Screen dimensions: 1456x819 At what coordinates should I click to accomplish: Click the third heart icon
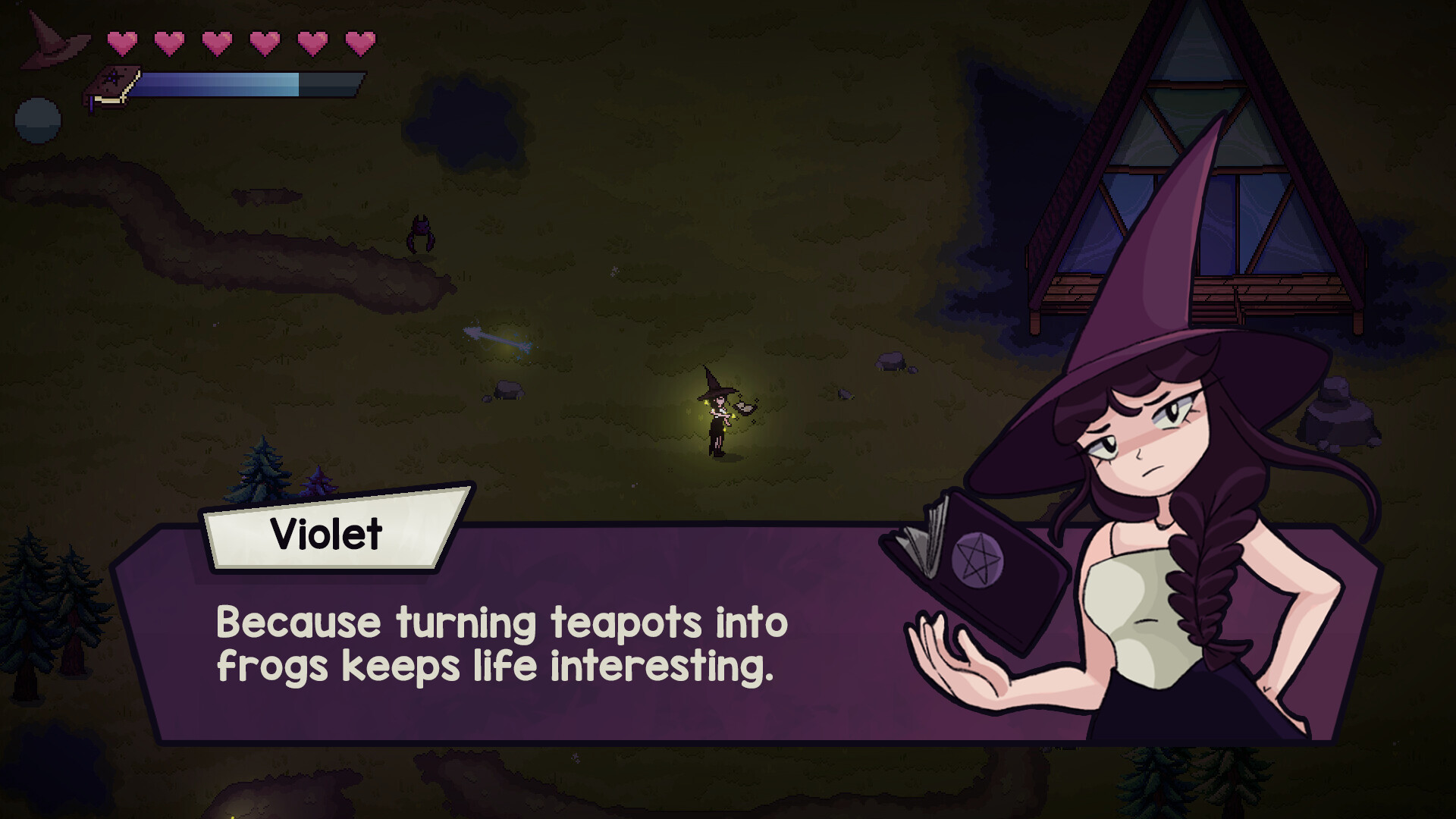point(218,42)
